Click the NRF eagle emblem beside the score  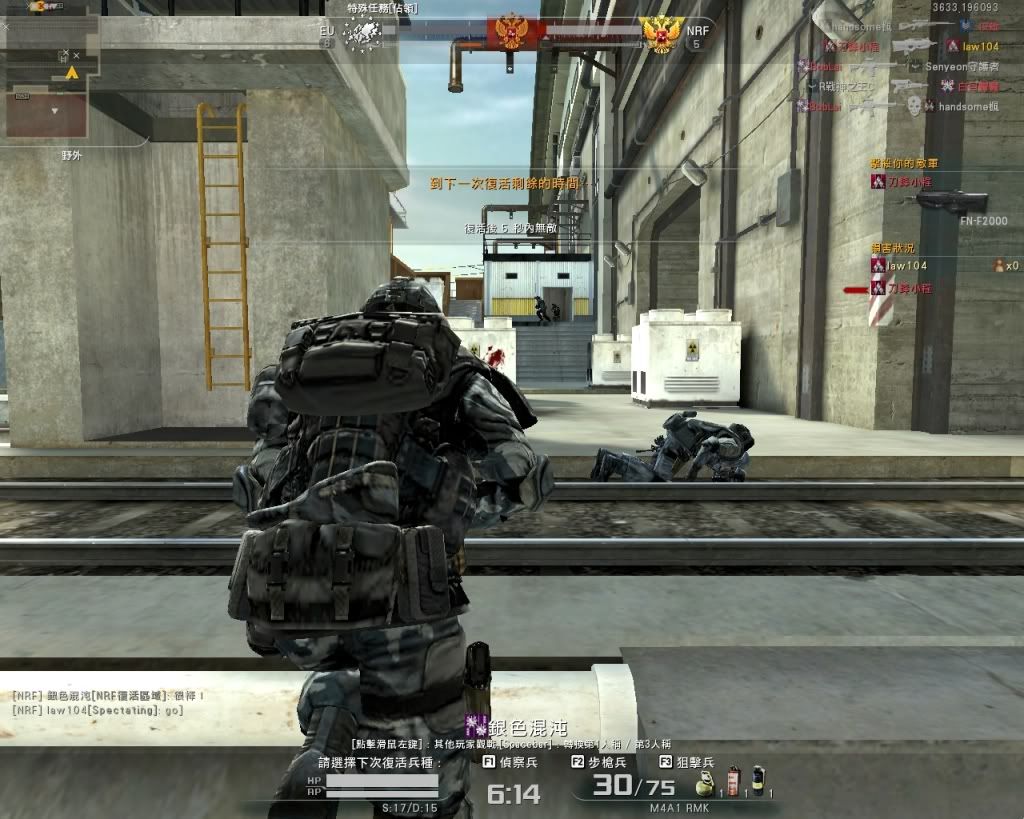coord(662,34)
